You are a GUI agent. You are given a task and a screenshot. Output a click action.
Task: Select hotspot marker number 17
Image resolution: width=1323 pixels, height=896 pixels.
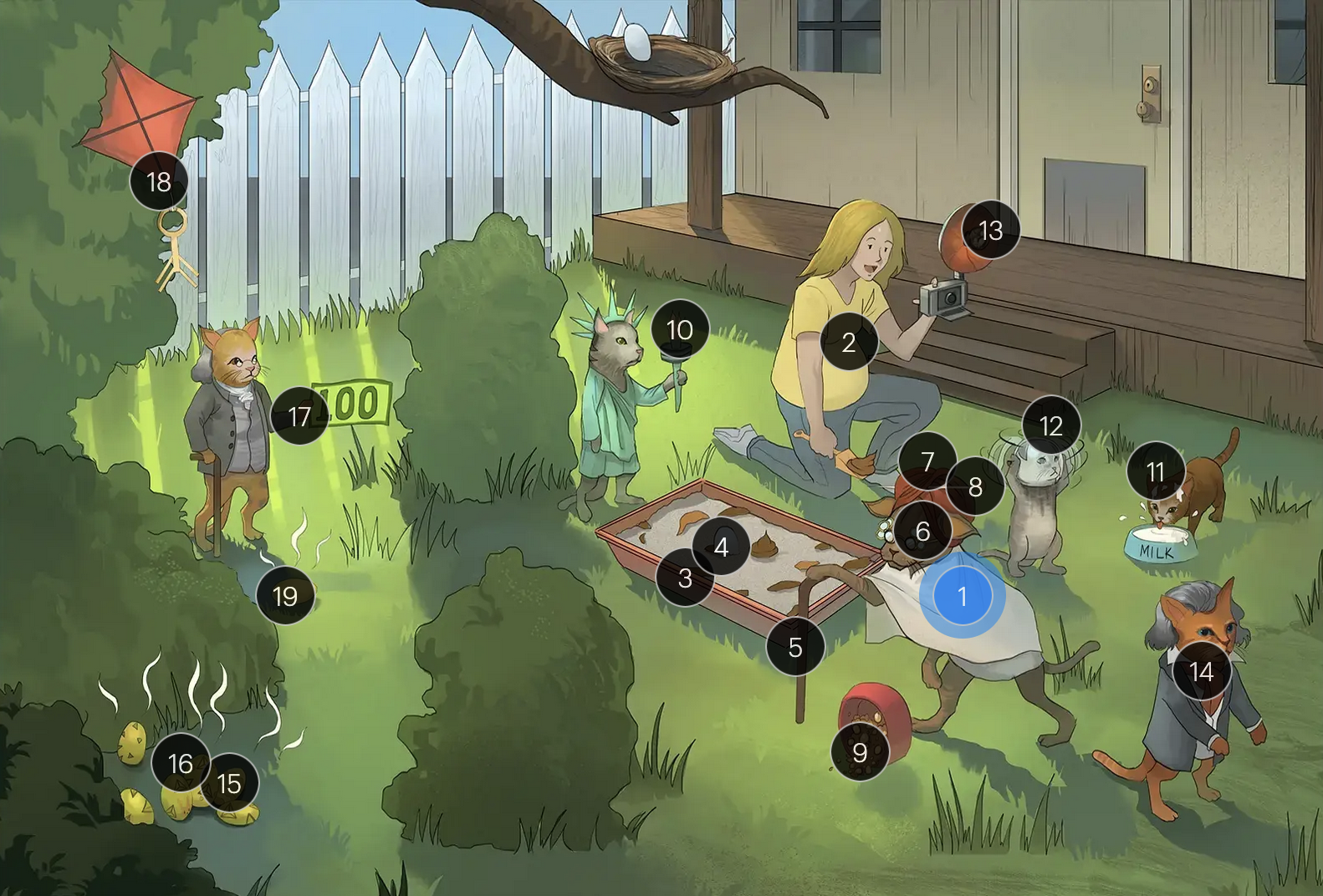pos(299,416)
